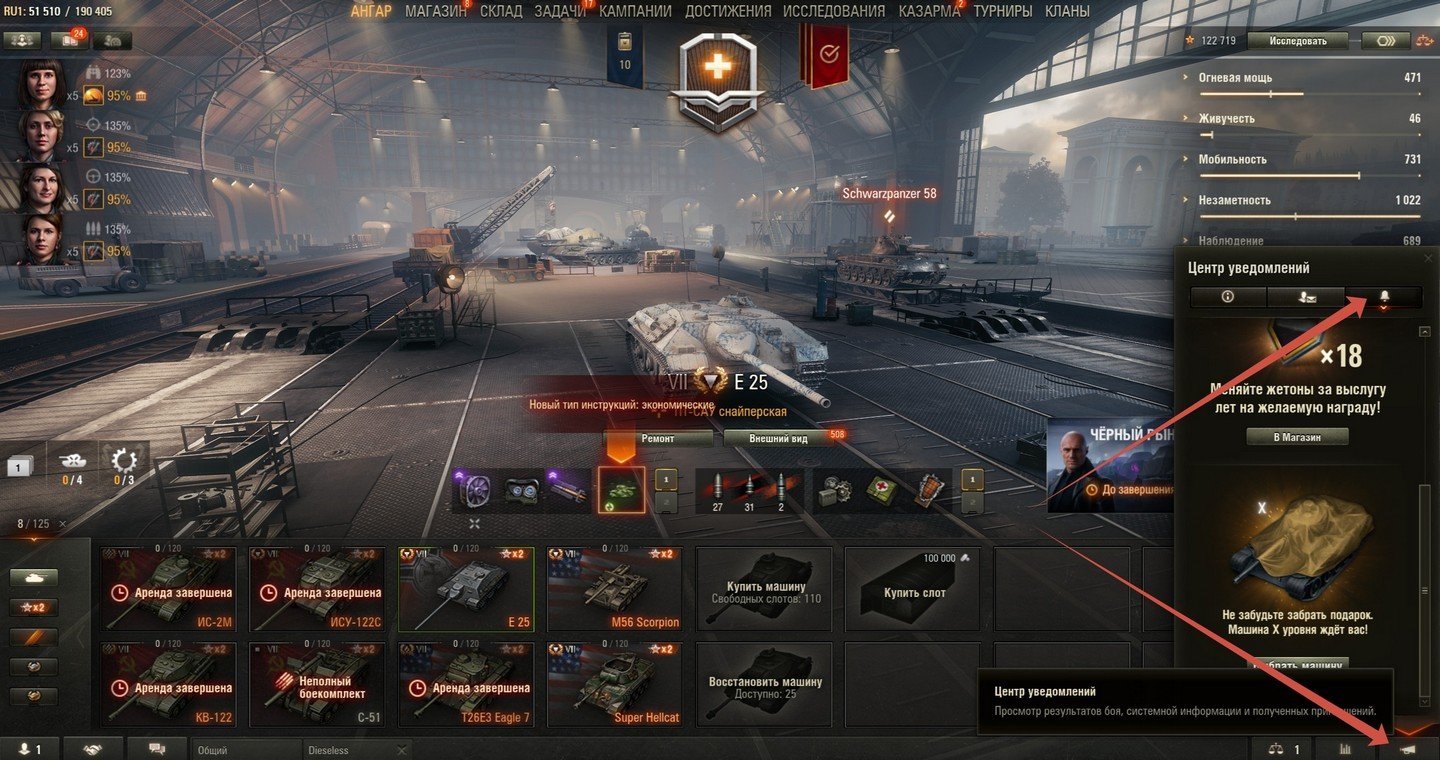Select the Super Hellcat tank card
The height and width of the screenshot is (760, 1440).
pos(614,684)
